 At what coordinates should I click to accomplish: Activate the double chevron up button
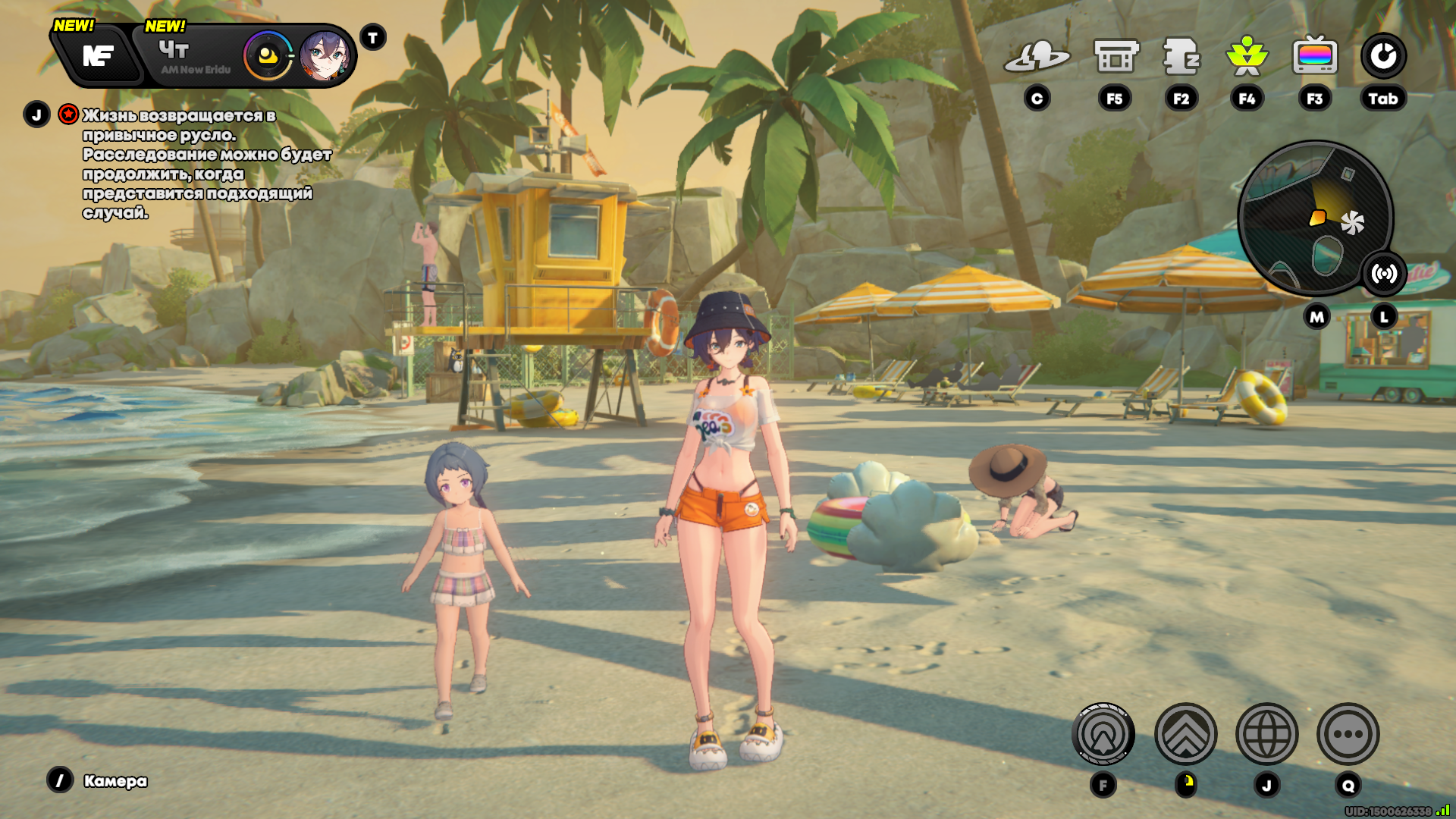click(x=1185, y=734)
